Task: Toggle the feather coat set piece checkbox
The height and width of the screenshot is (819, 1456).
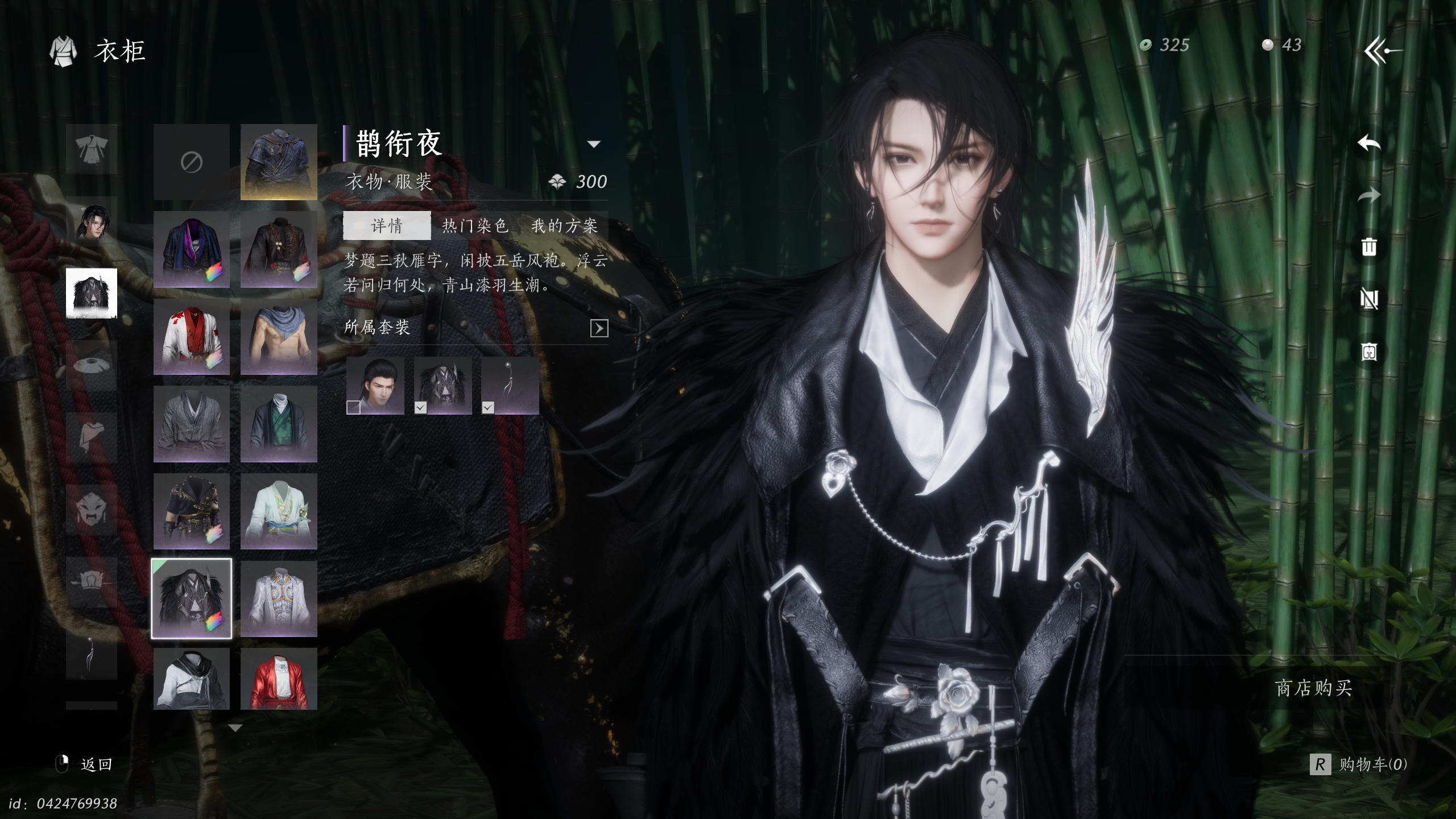Action: click(x=420, y=407)
